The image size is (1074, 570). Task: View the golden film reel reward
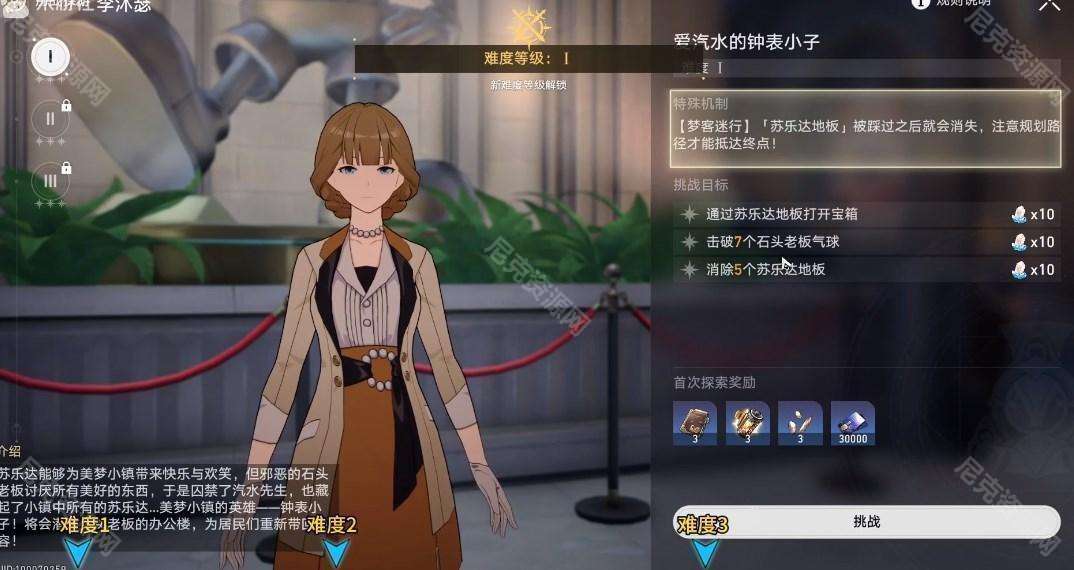coord(748,423)
